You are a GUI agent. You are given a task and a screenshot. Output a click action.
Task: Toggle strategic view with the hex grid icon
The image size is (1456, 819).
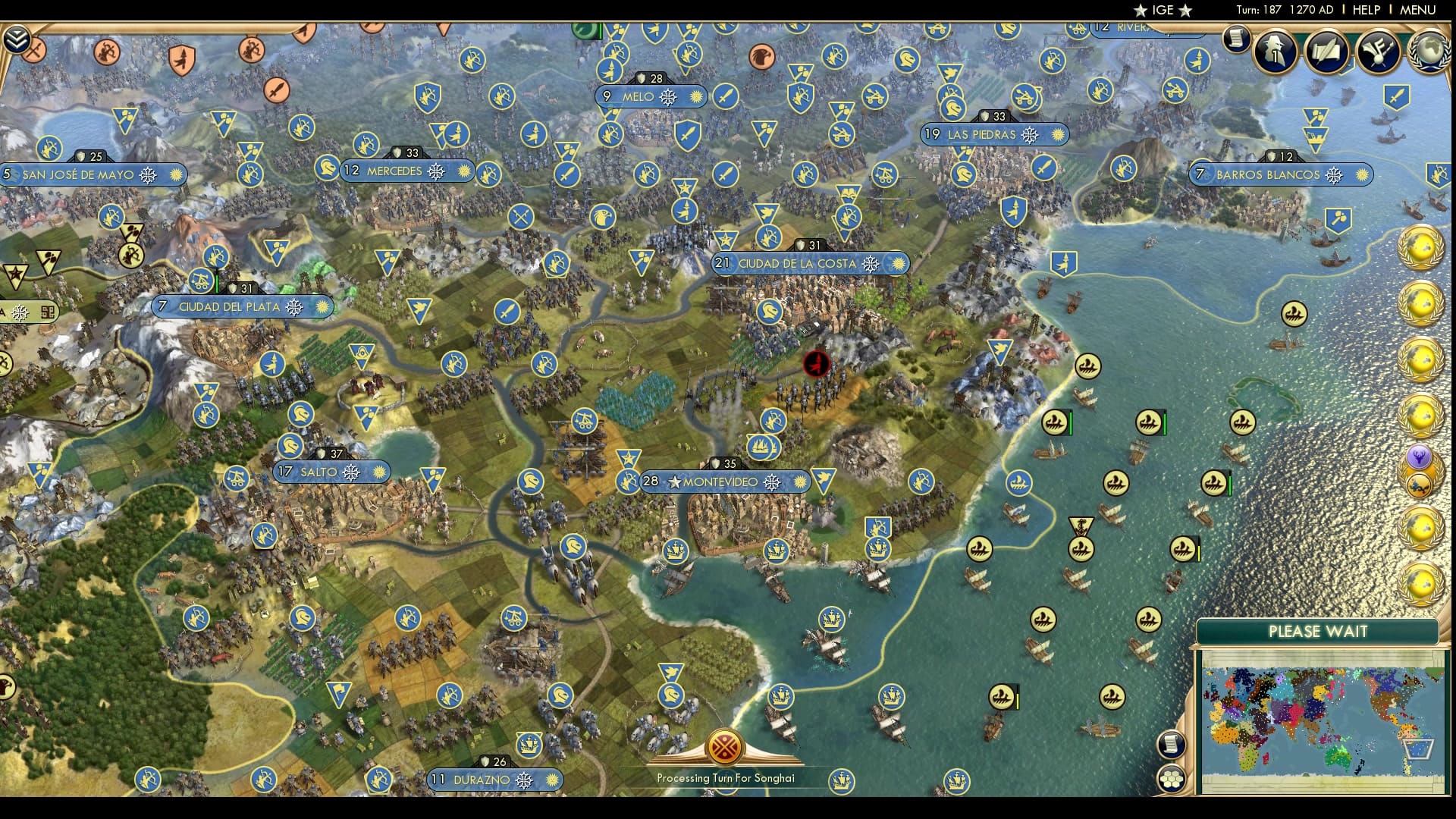1172,779
